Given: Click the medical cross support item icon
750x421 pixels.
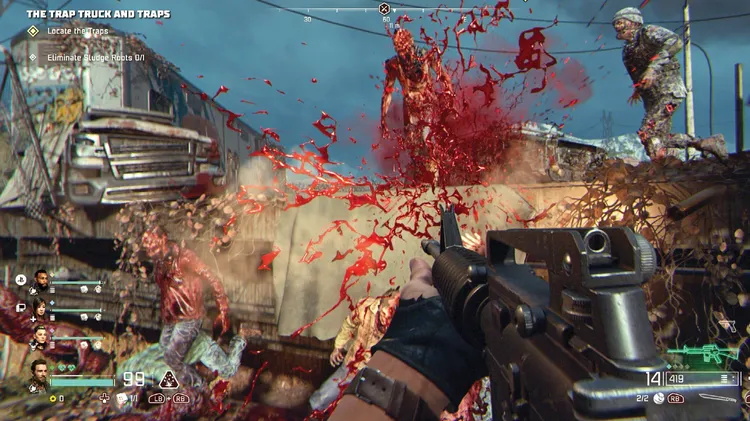Looking at the screenshot, I should coord(105,398).
